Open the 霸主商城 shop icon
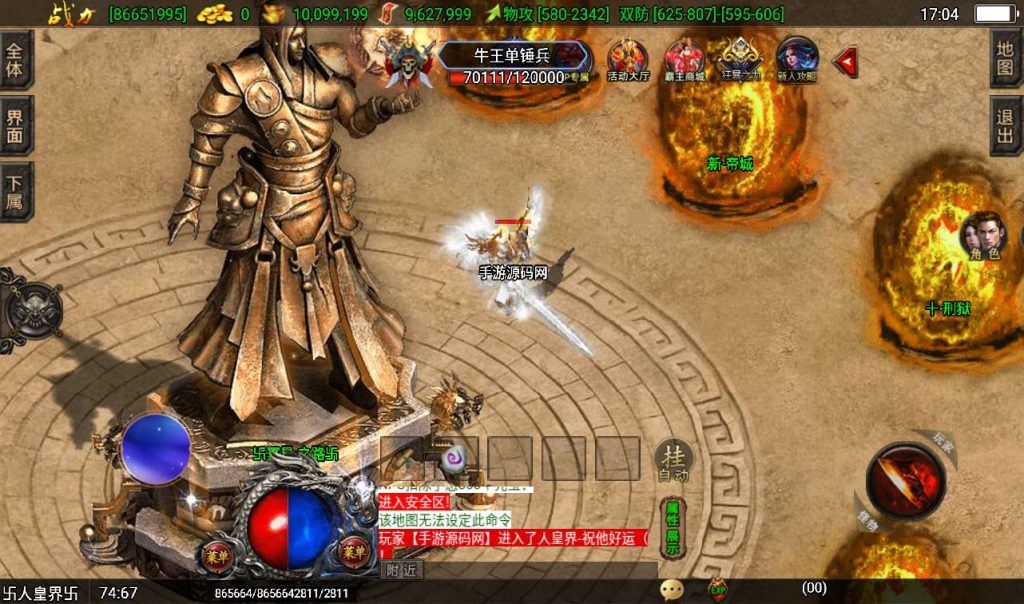The image size is (1024, 604). 685,62
